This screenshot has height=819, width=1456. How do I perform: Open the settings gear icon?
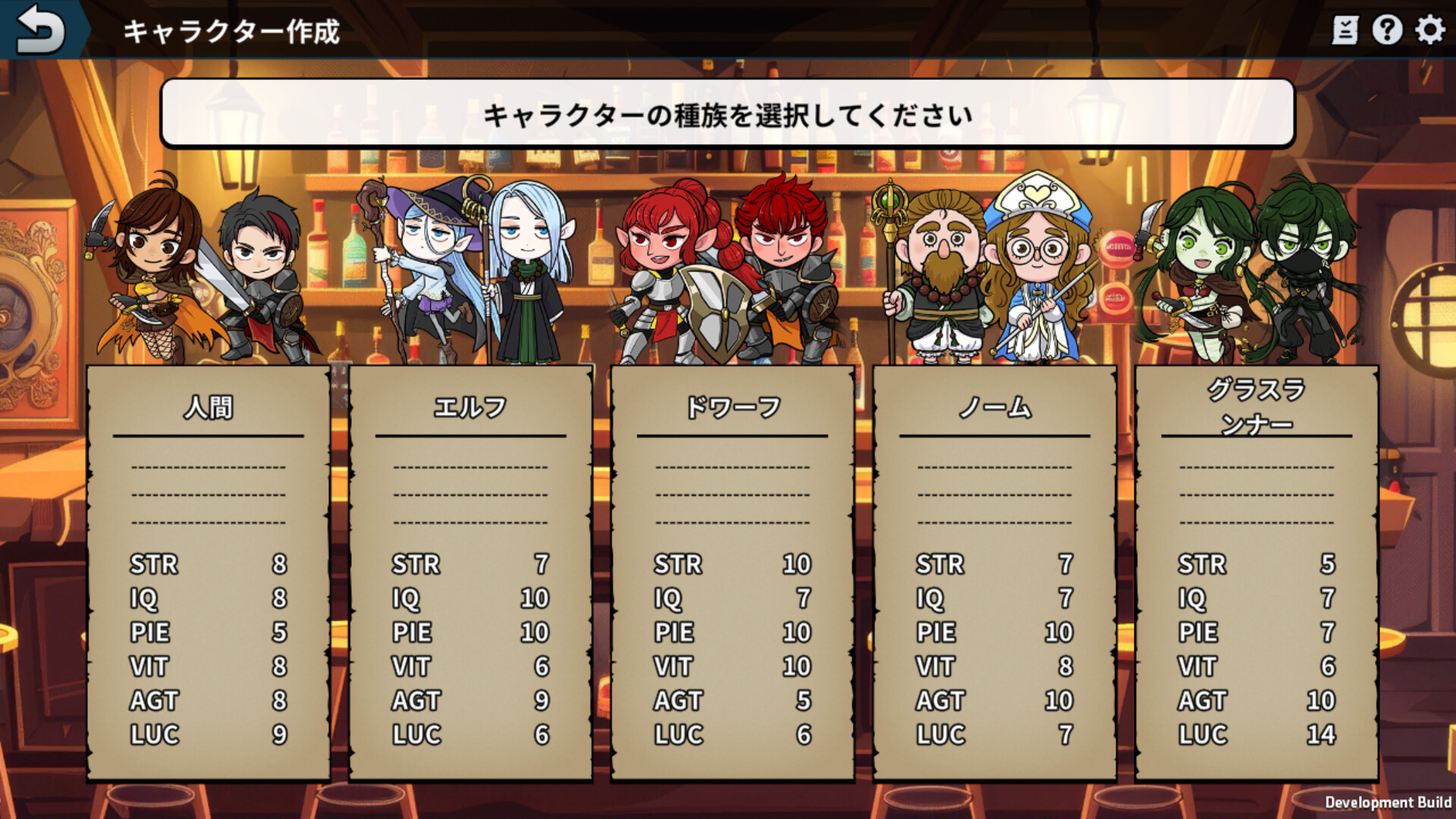click(x=1429, y=31)
